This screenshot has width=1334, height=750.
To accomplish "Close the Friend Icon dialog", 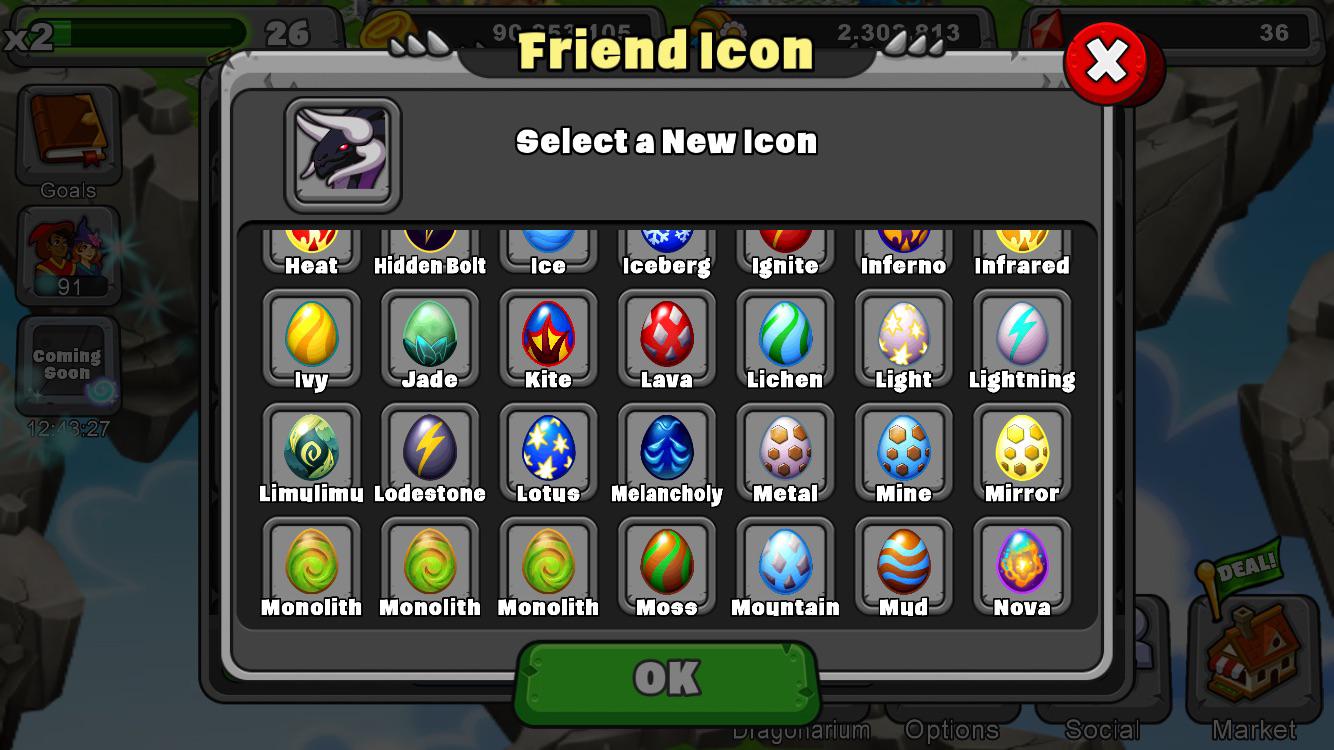I will pyautogui.click(x=1106, y=62).
